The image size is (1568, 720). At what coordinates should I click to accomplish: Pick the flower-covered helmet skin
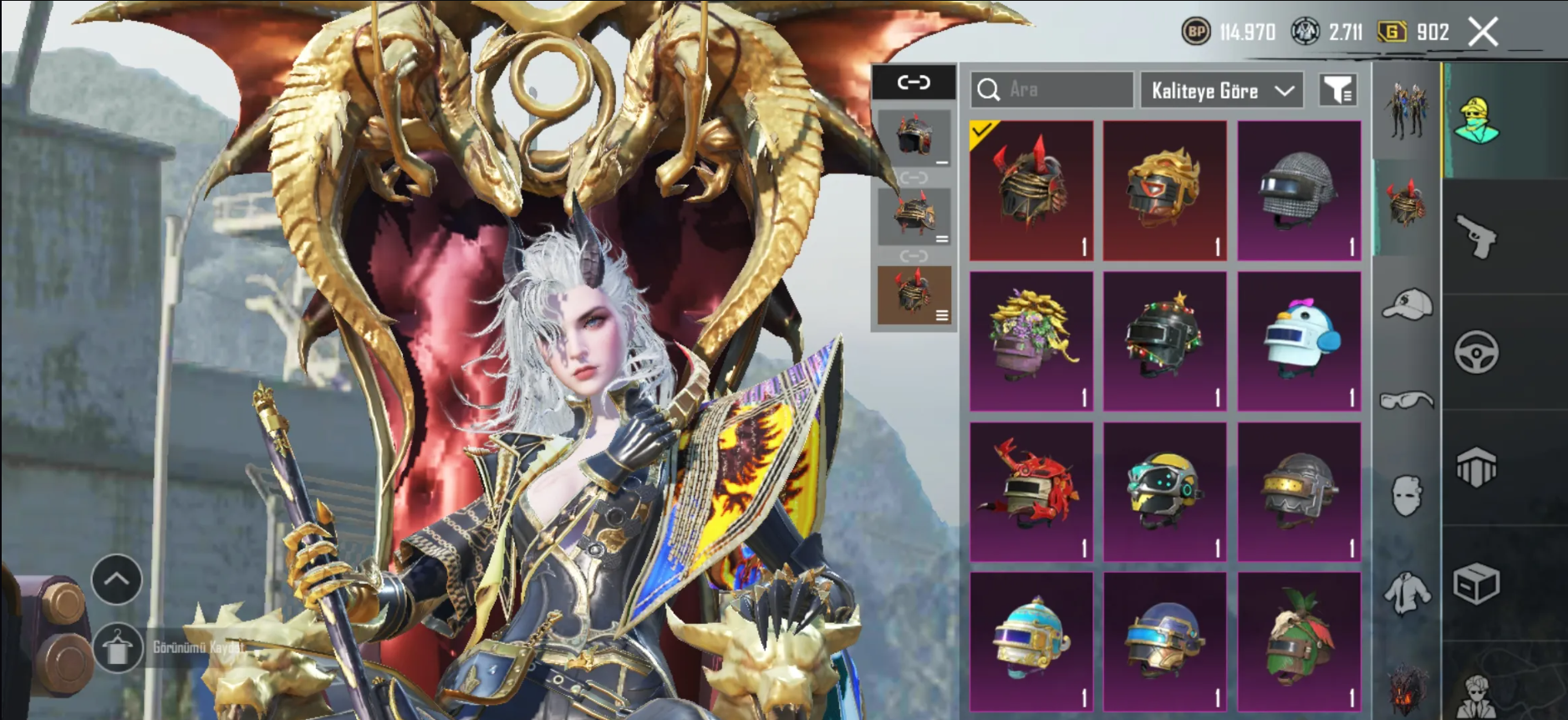coord(1031,340)
